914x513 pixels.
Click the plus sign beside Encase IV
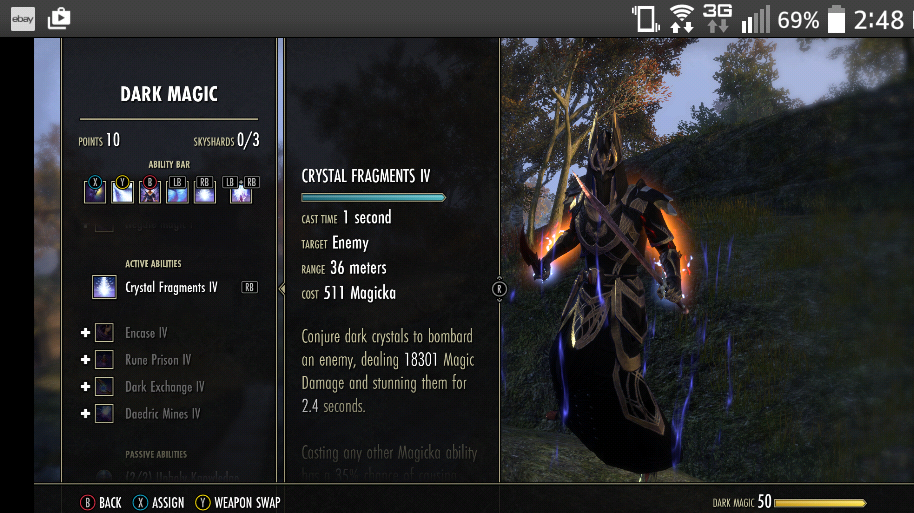86,333
